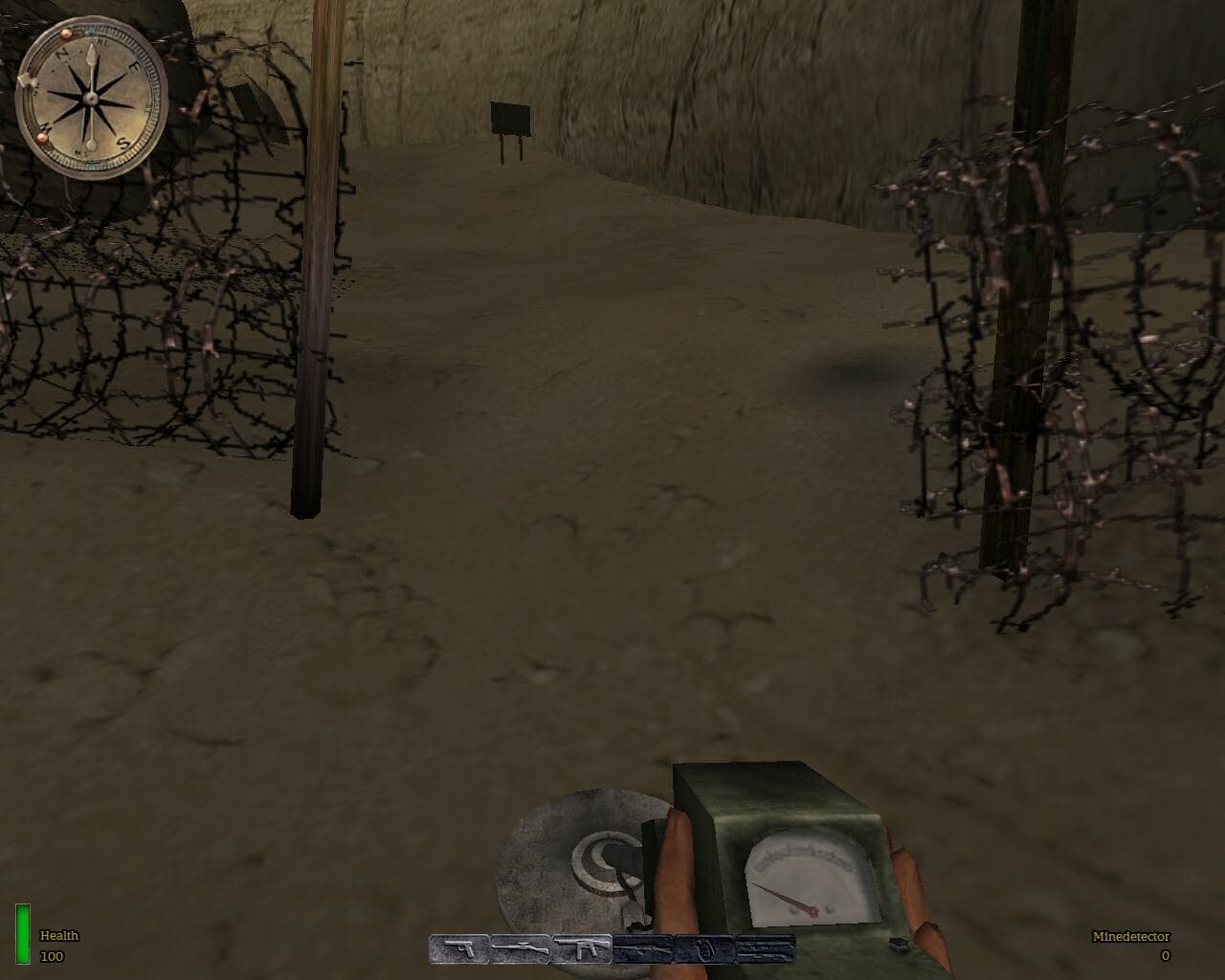Image resolution: width=1225 pixels, height=980 pixels.
Task: Click the teal heading indicator on the compass ring
Action: point(91,28)
